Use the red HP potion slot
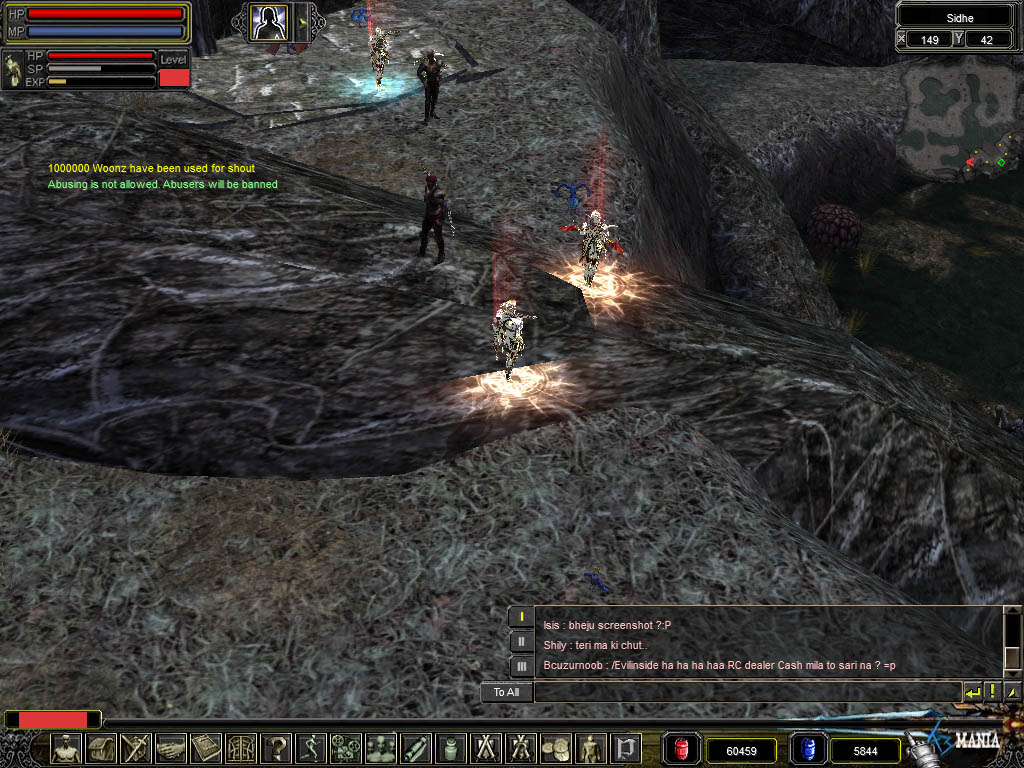The width and height of the screenshot is (1024, 768). (683, 749)
